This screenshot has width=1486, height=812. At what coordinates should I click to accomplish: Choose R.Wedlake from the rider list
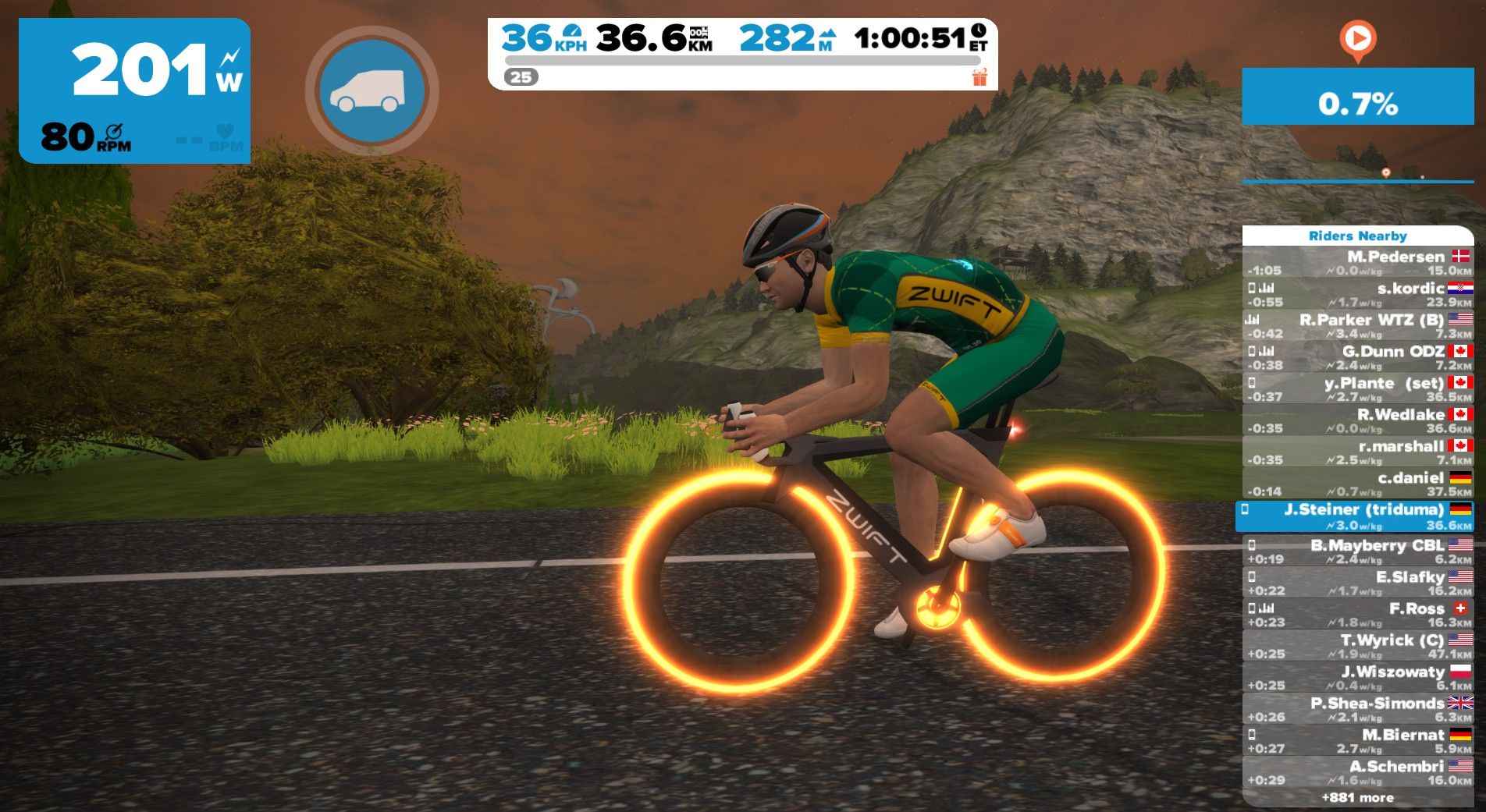[x=1357, y=420]
